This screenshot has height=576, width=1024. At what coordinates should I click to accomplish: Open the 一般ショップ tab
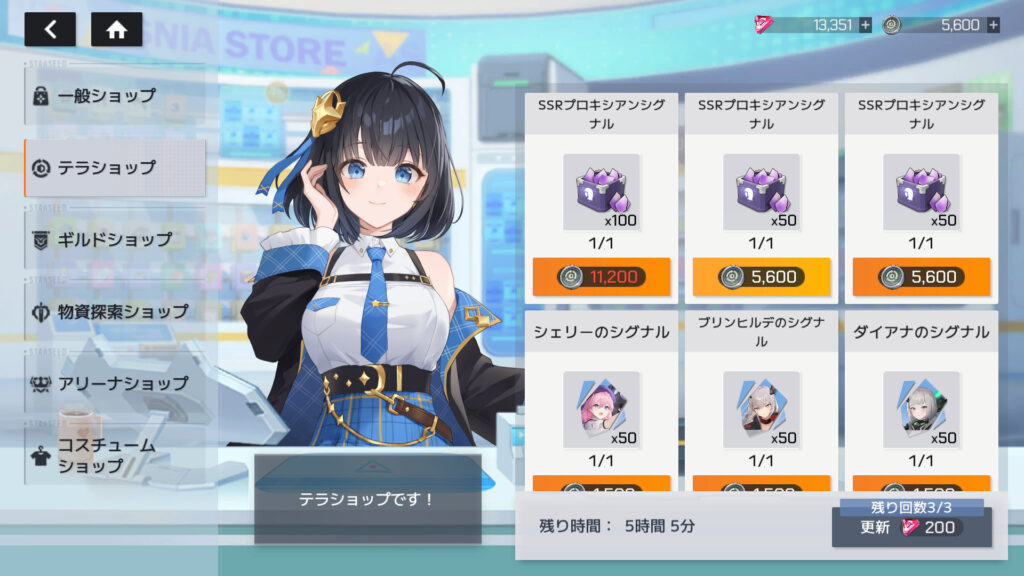point(114,96)
